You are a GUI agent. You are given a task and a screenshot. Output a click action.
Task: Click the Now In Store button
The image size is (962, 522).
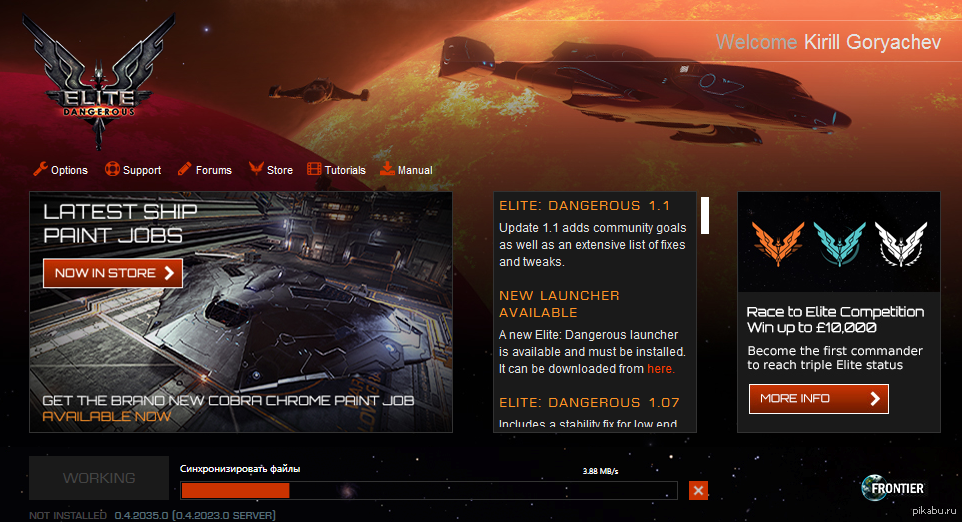[x=113, y=273]
